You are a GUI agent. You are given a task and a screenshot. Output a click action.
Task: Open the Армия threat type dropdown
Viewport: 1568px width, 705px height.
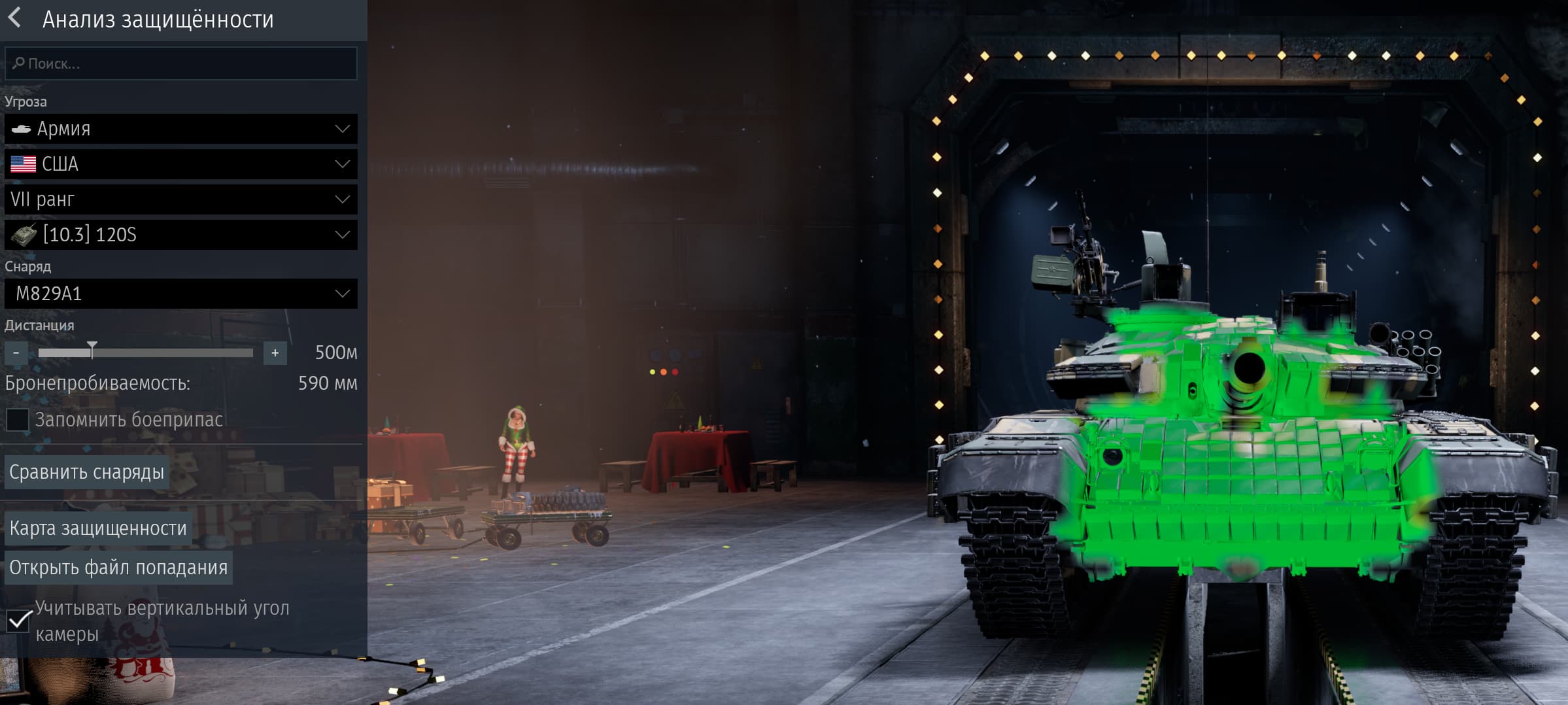click(181, 129)
